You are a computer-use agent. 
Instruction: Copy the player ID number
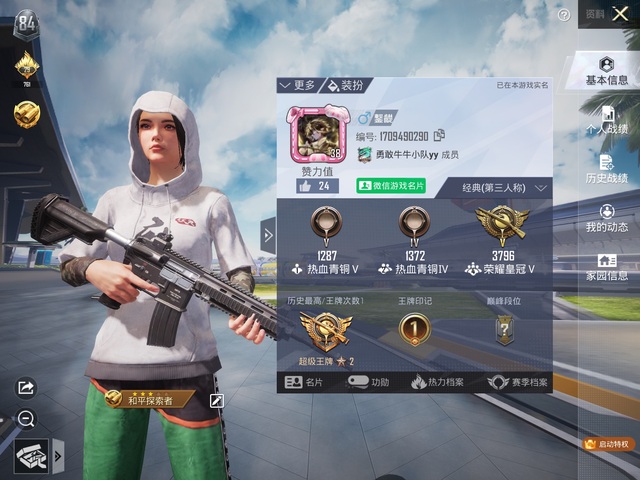439,136
